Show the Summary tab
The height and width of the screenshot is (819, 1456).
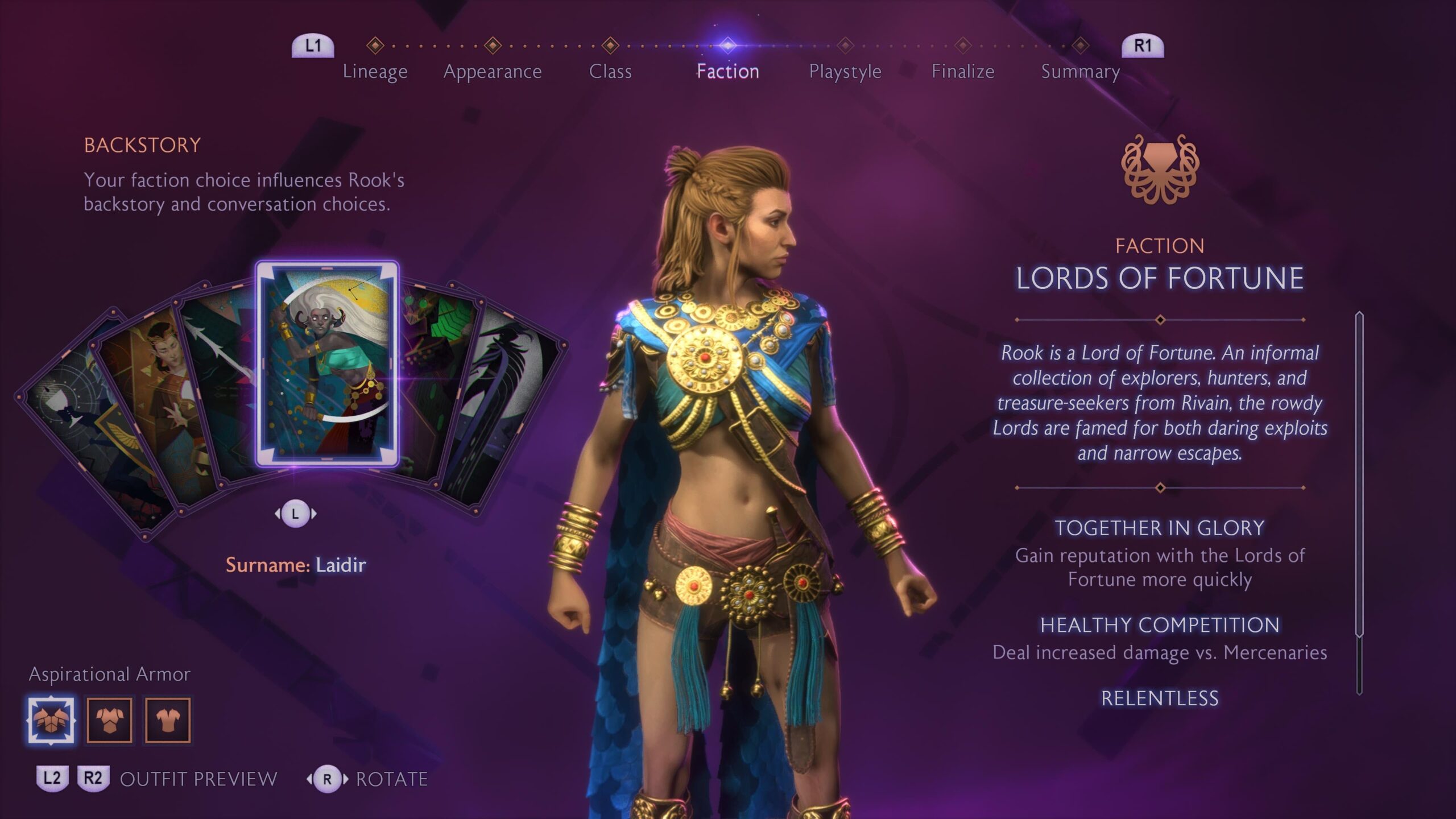[1080, 71]
